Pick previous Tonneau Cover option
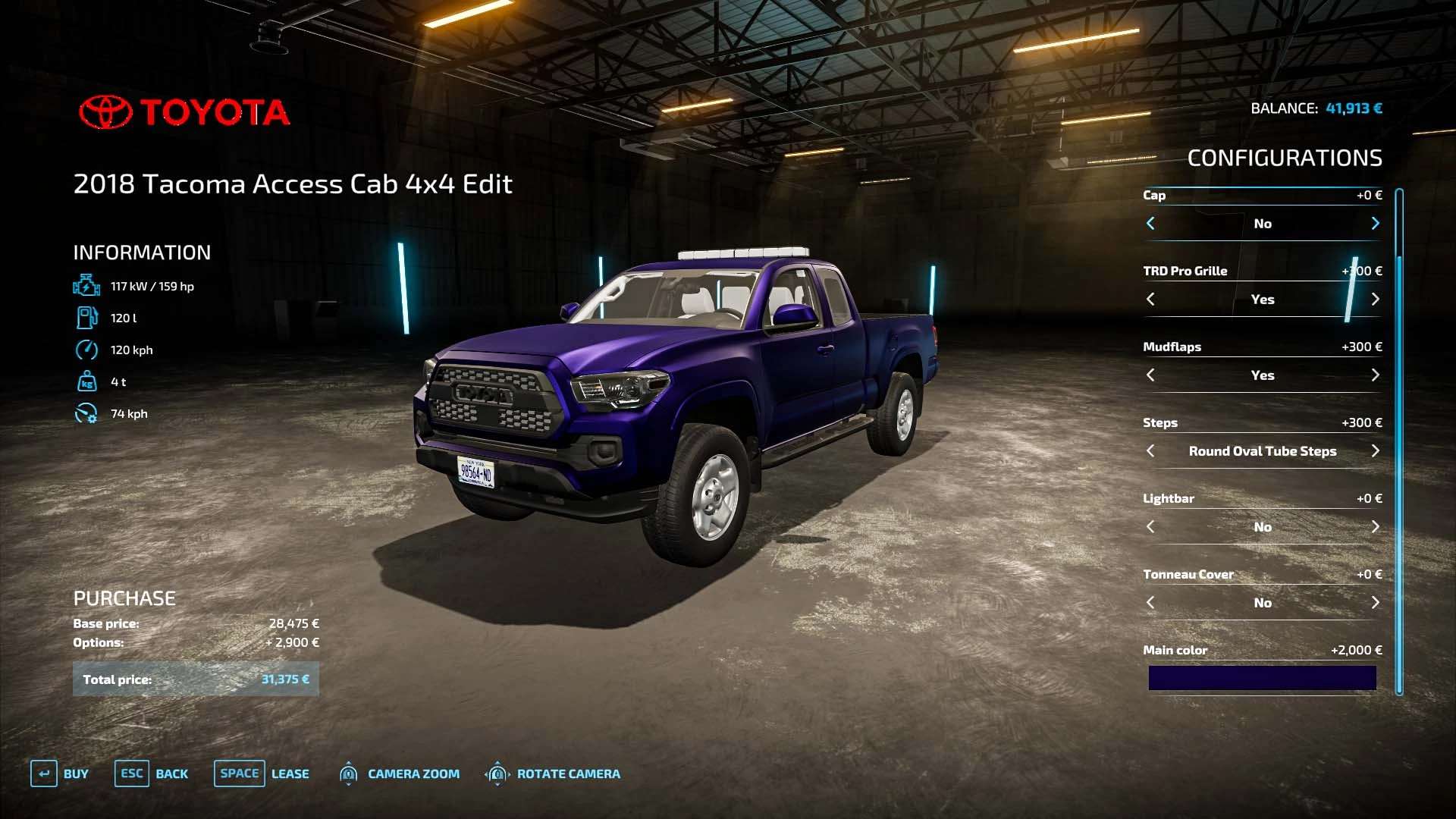The width and height of the screenshot is (1456, 819). (1150, 603)
